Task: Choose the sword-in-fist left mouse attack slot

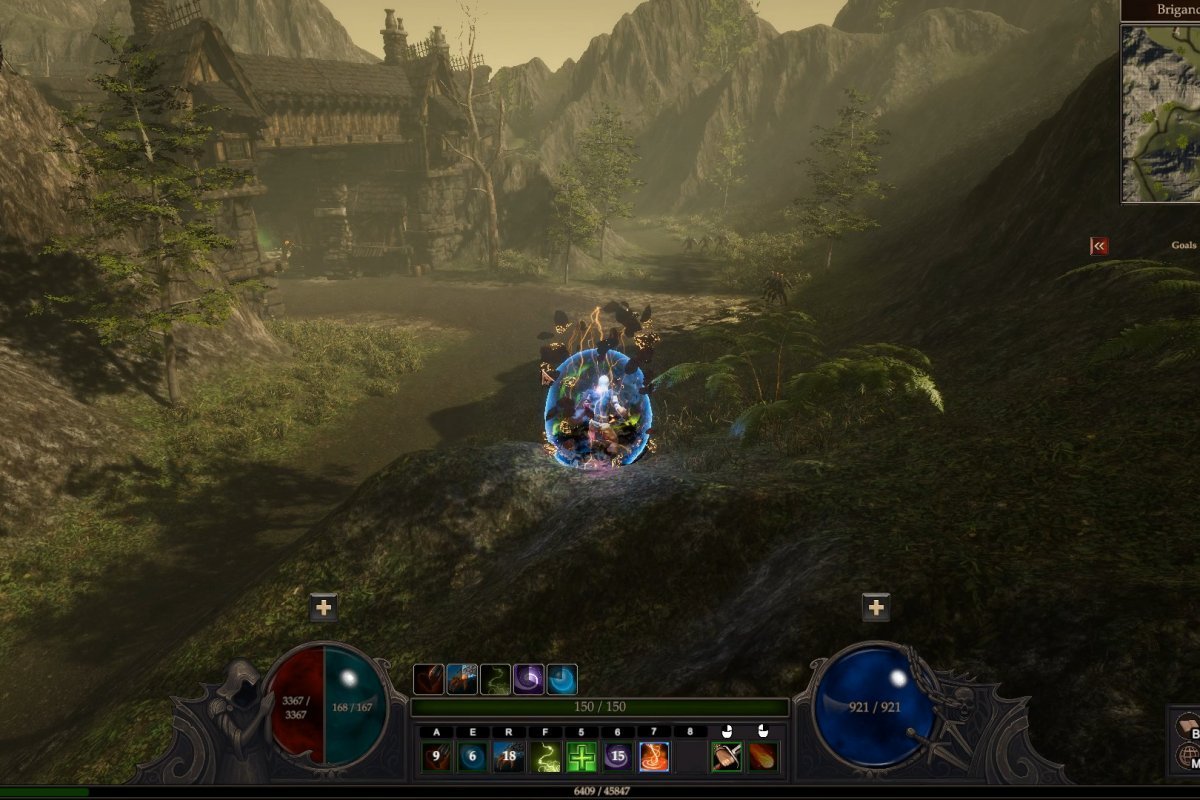Action: pyautogui.click(x=727, y=757)
